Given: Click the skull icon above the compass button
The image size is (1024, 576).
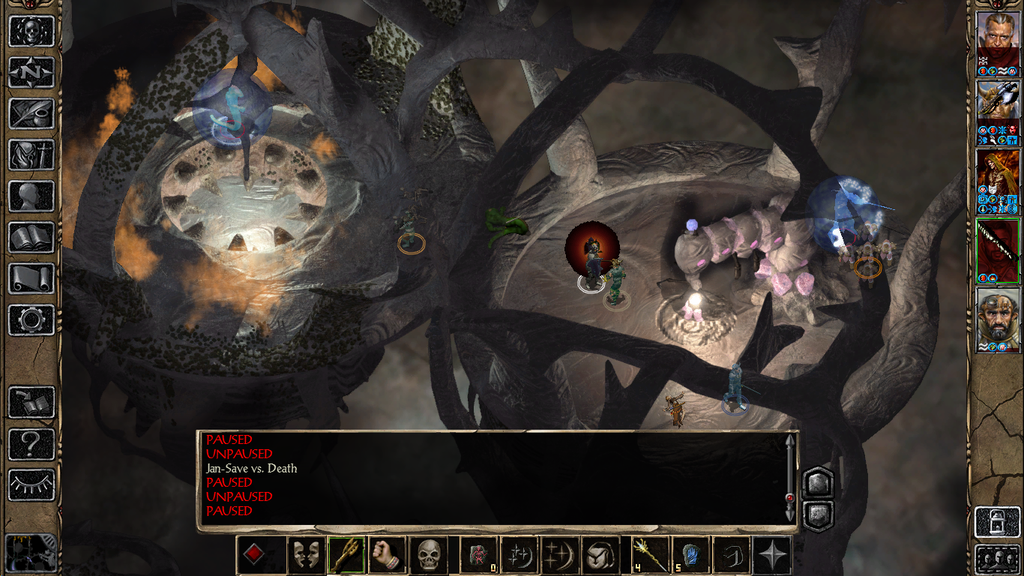Looking at the screenshot, I should click(x=31, y=31).
